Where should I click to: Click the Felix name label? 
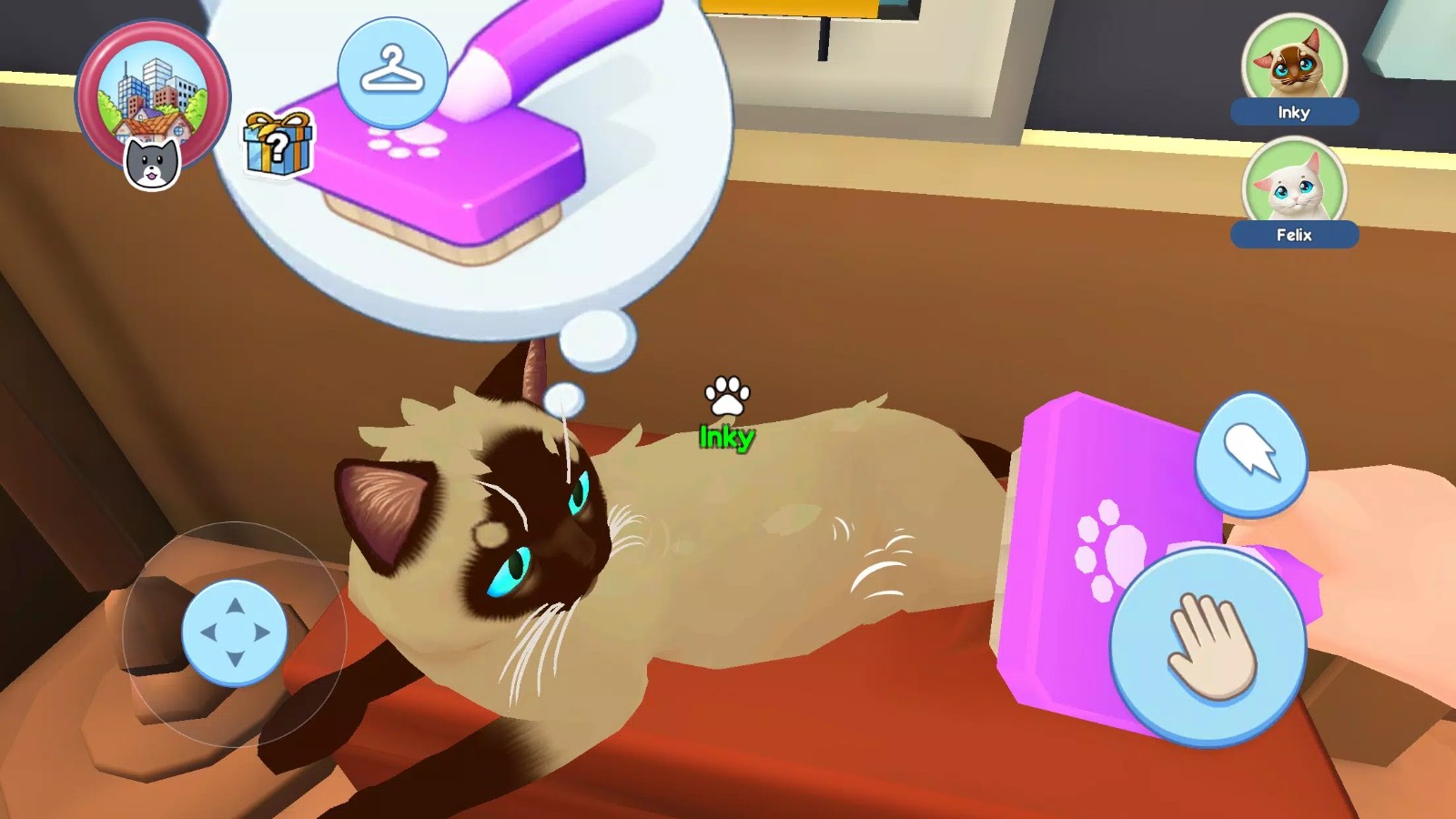[x=1296, y=235]
